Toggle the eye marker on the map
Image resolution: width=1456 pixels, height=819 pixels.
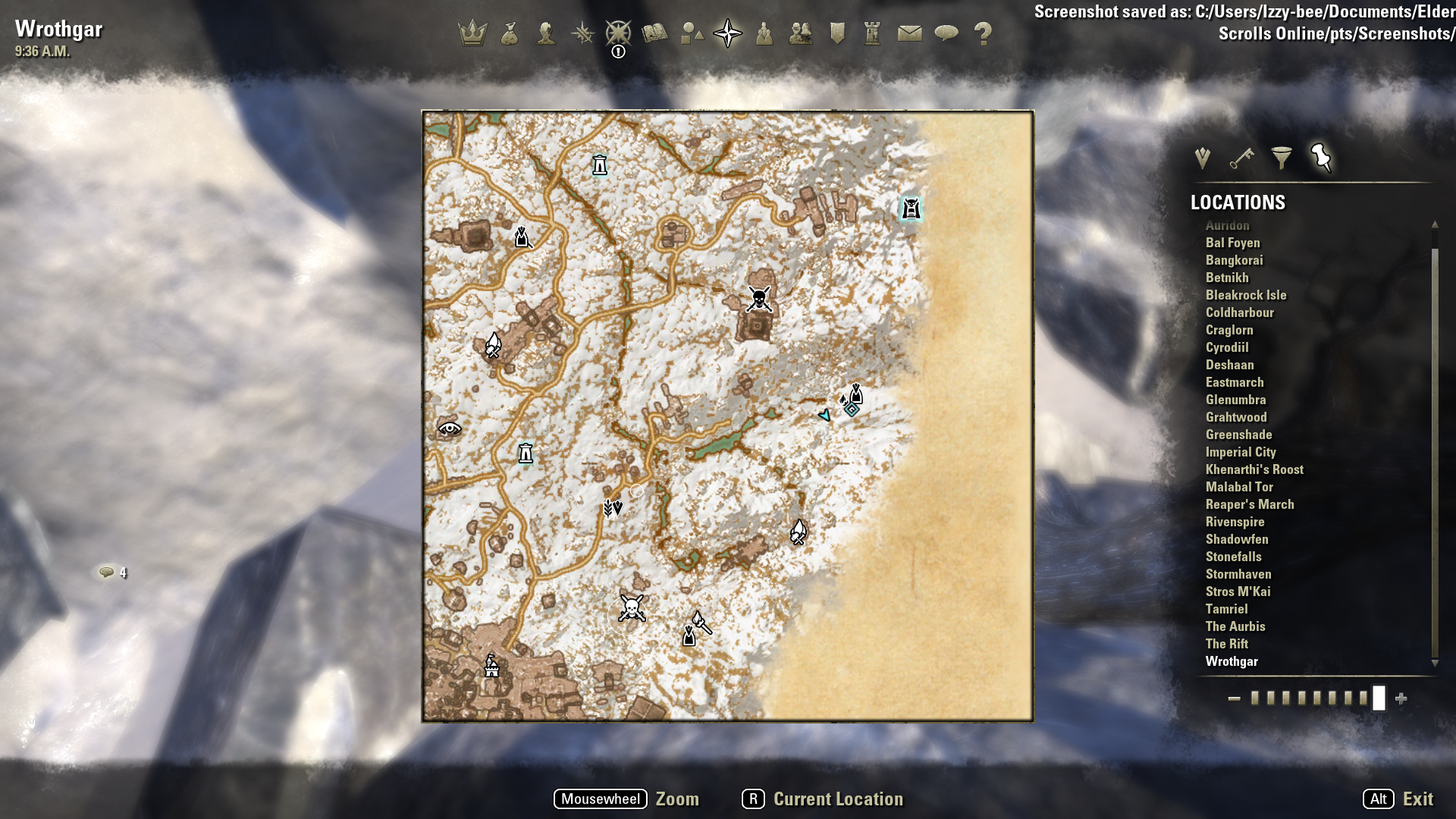(450, 429)
